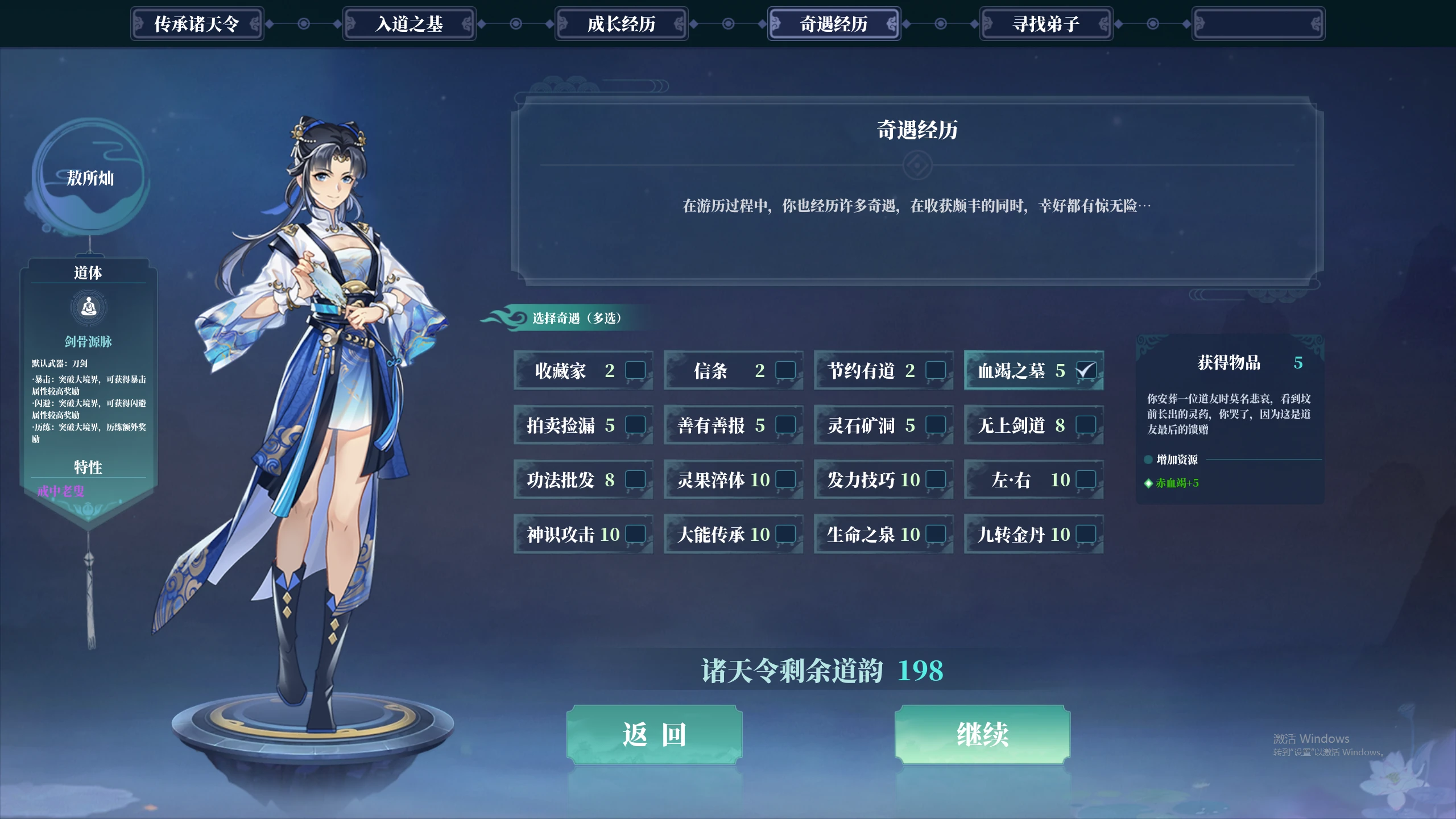1456x819 pixels.
Task: Select the 收藏家 encounter option
Action: click(x=635, y=370)
